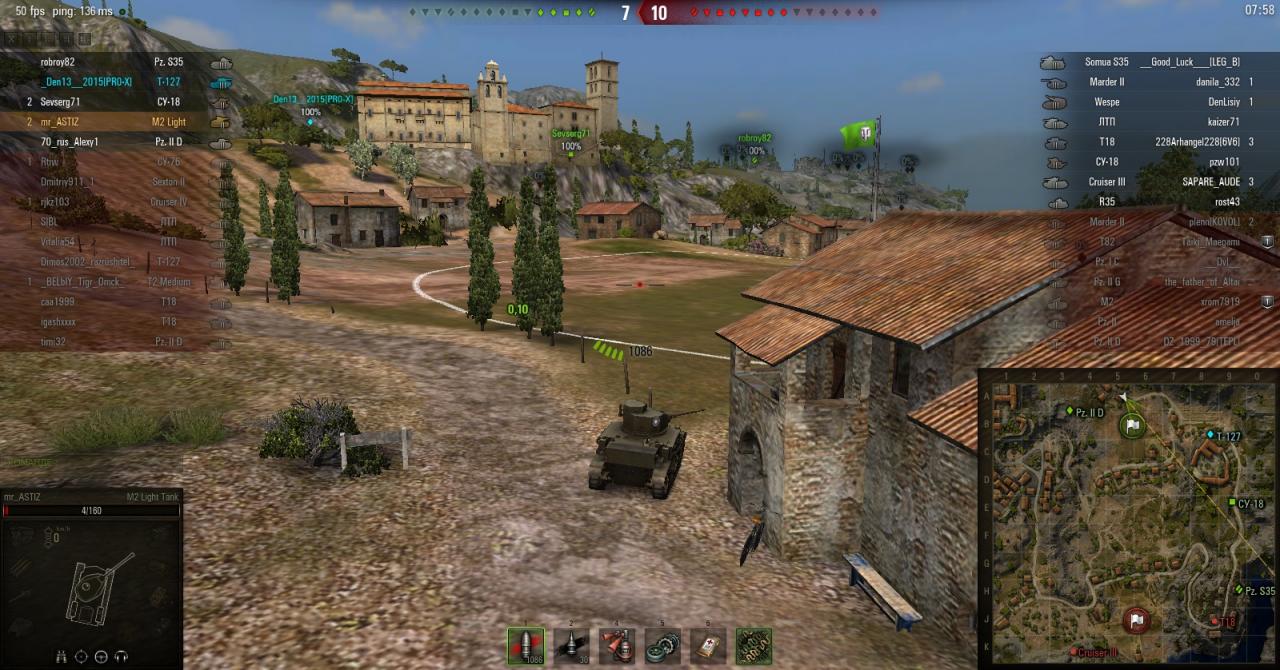Select 70_rus_Alexy1 in the team panel
1280x670 pixels.
(x=70, y=142)
